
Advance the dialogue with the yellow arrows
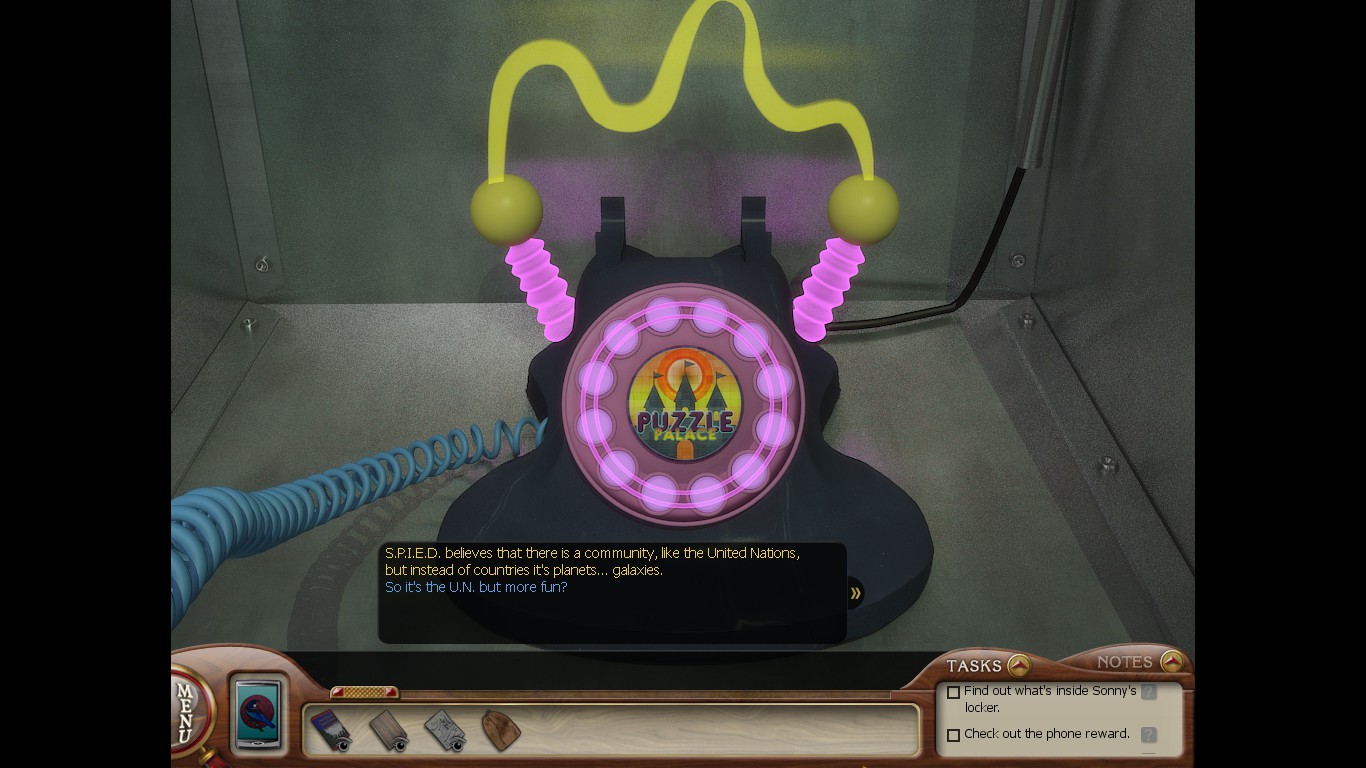tap(856, 593)
